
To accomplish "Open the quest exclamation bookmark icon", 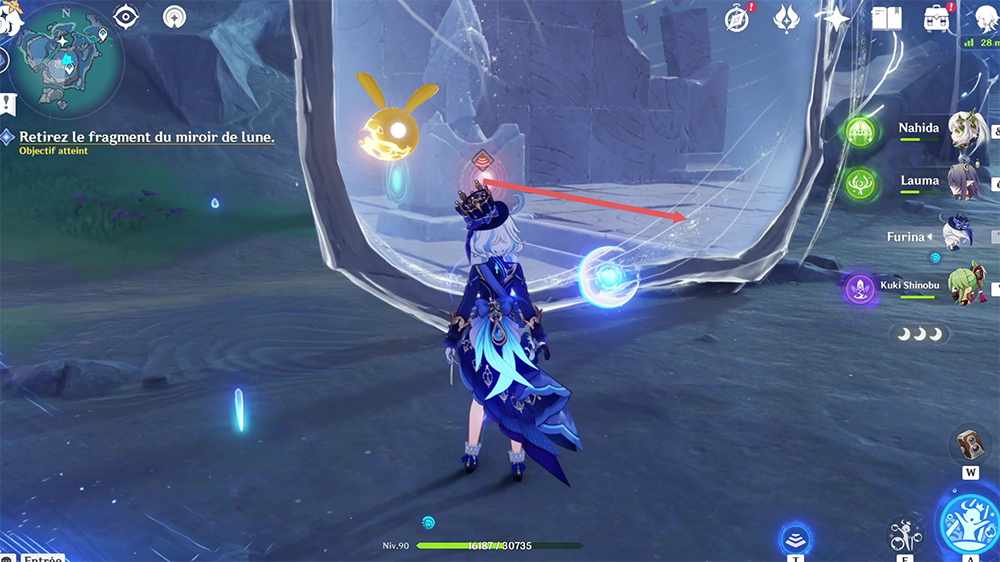I will pyautogui.click(x=7, y=102).
